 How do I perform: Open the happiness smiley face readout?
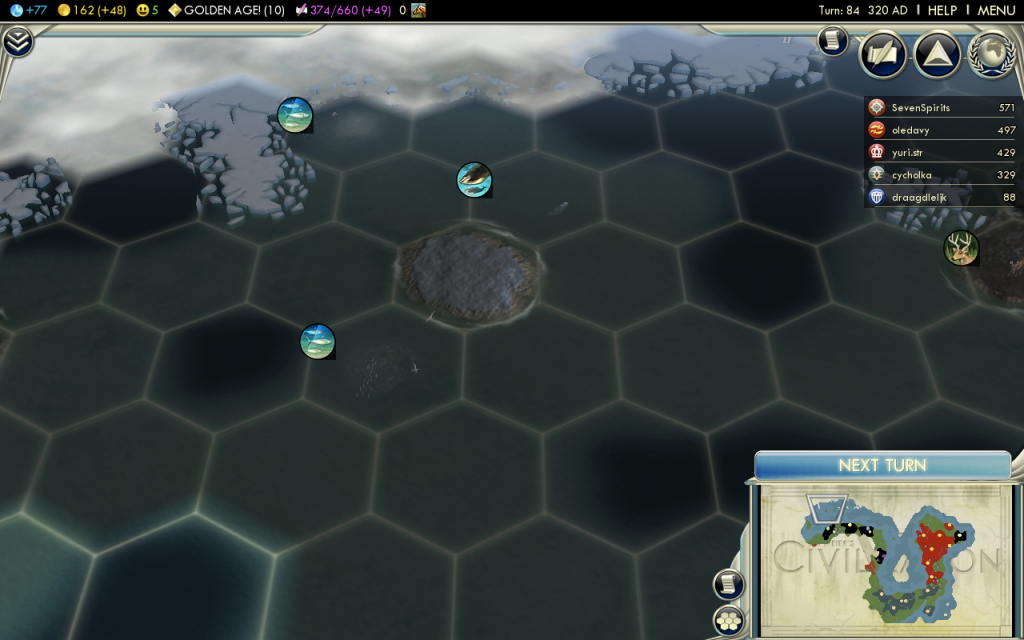pyautogui.click(x=147, y=10)
